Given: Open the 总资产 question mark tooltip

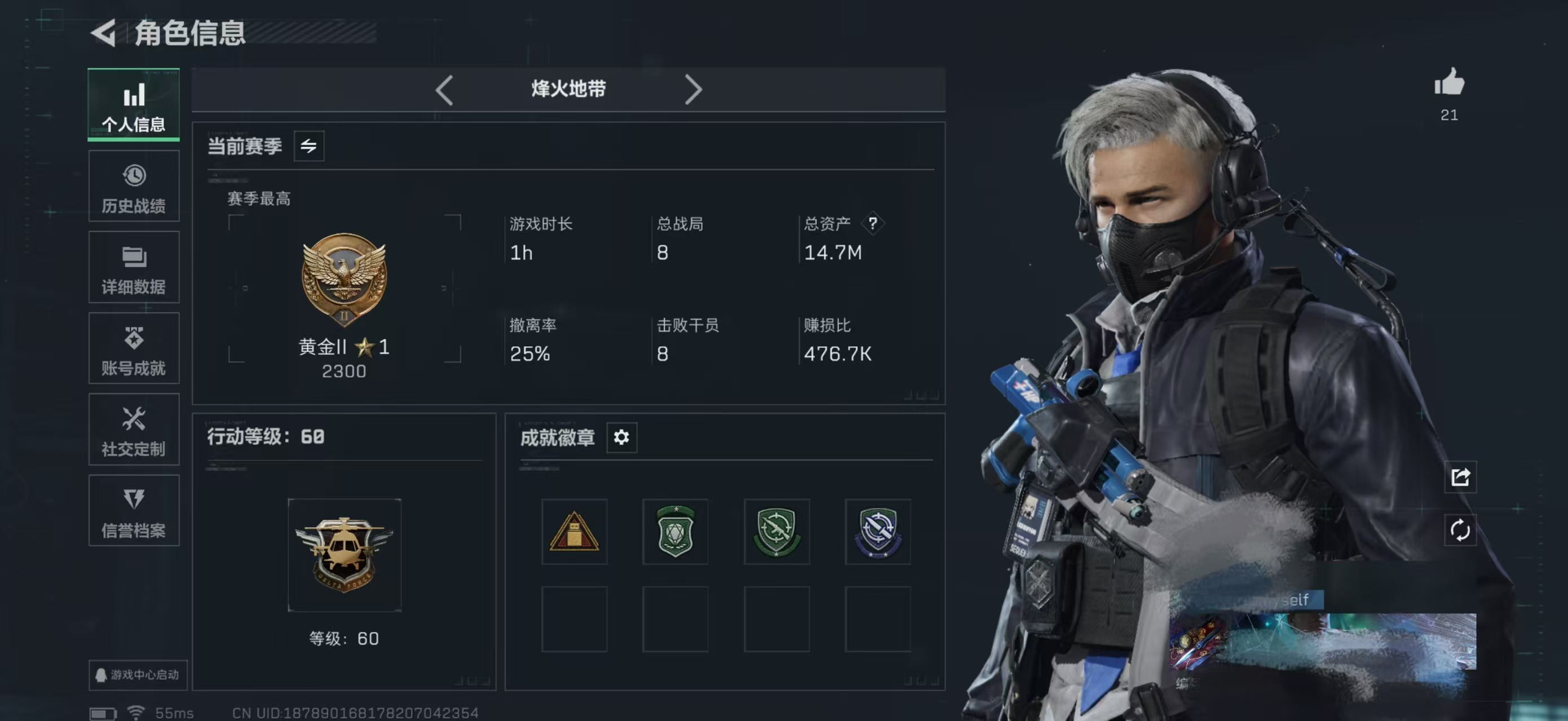Looking at the screenshot, I should (873, 223).
